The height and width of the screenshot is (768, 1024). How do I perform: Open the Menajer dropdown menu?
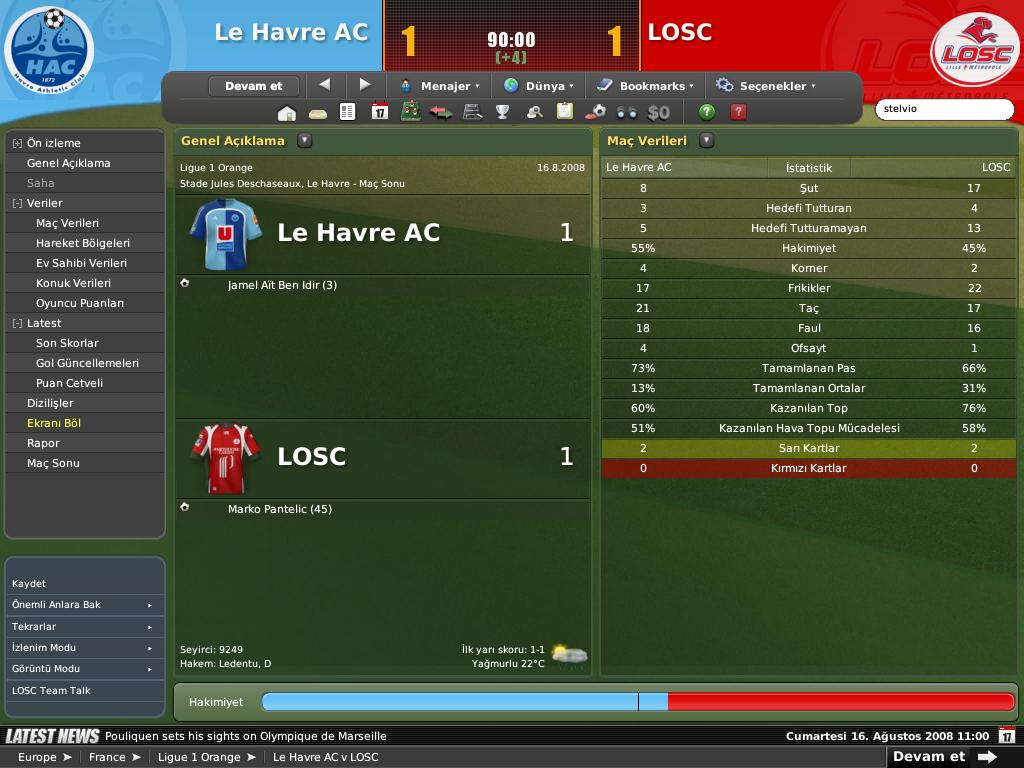coord(440,86)
